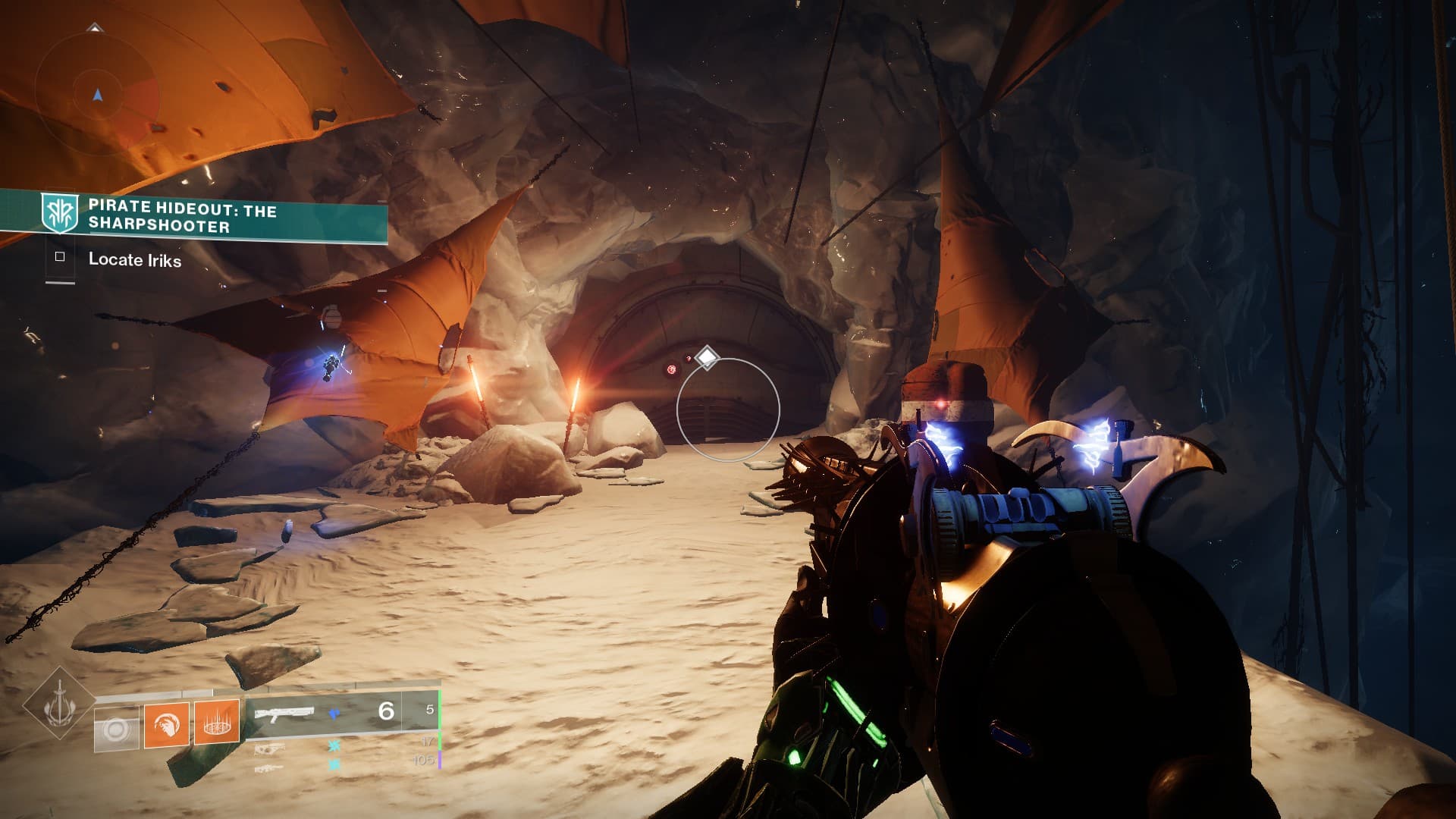This screenshot has width=1456, height=819.
Task: Use the grey grenade ability icon
Action: pos(117,730)
